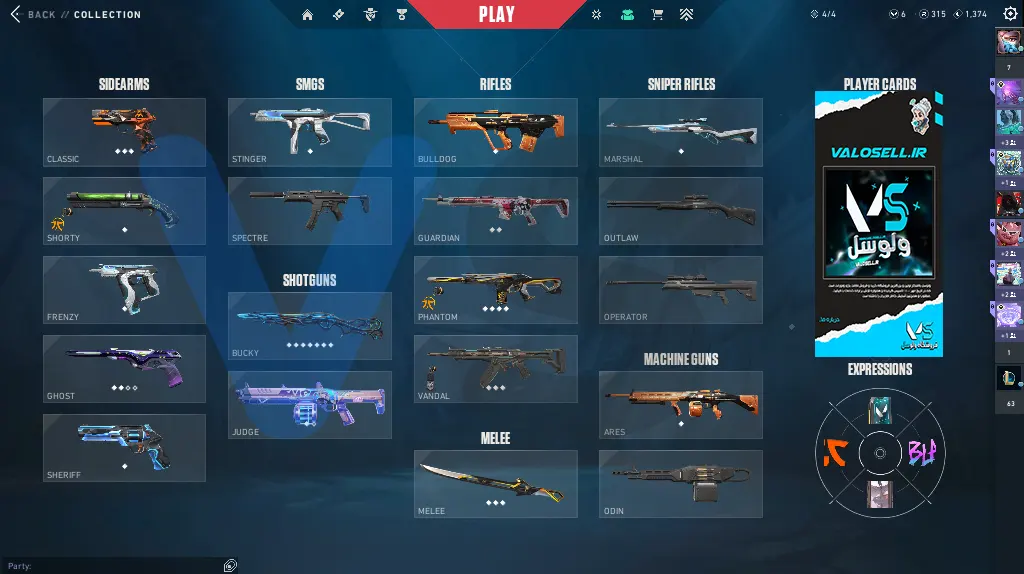The width and height of the screenshot is (1024, 574).
Task: Hit the red PLAY button
Action: tap(497, 14)
